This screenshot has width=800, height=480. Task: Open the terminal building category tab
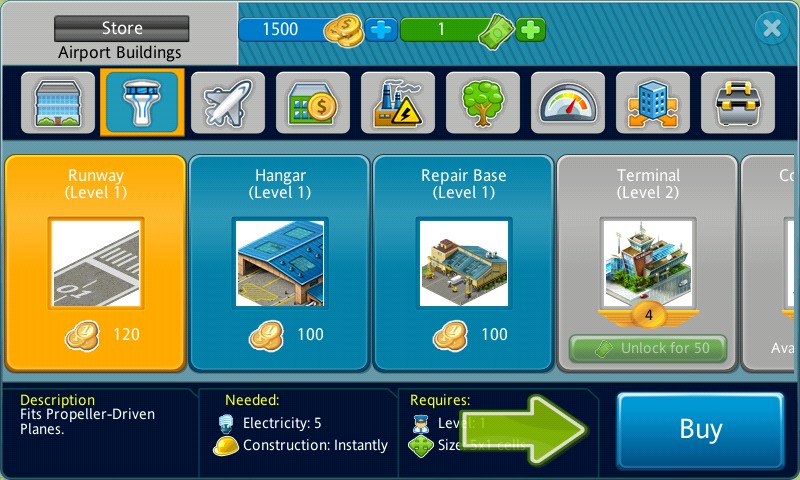tap(57, 103)
